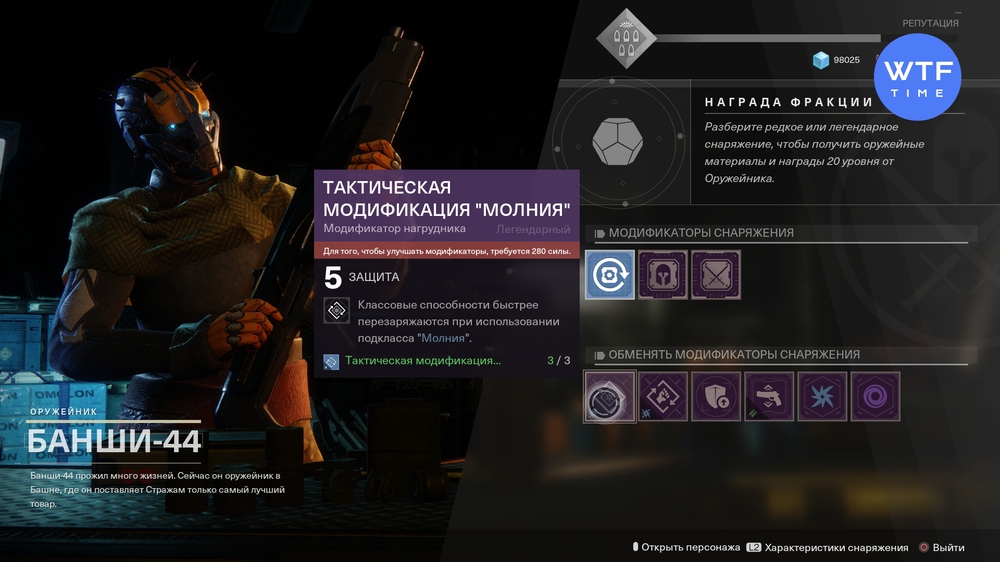This screenshot has width=1000, height=562.
Task: Pick the pistol handling mod
Action: point(769,397)
